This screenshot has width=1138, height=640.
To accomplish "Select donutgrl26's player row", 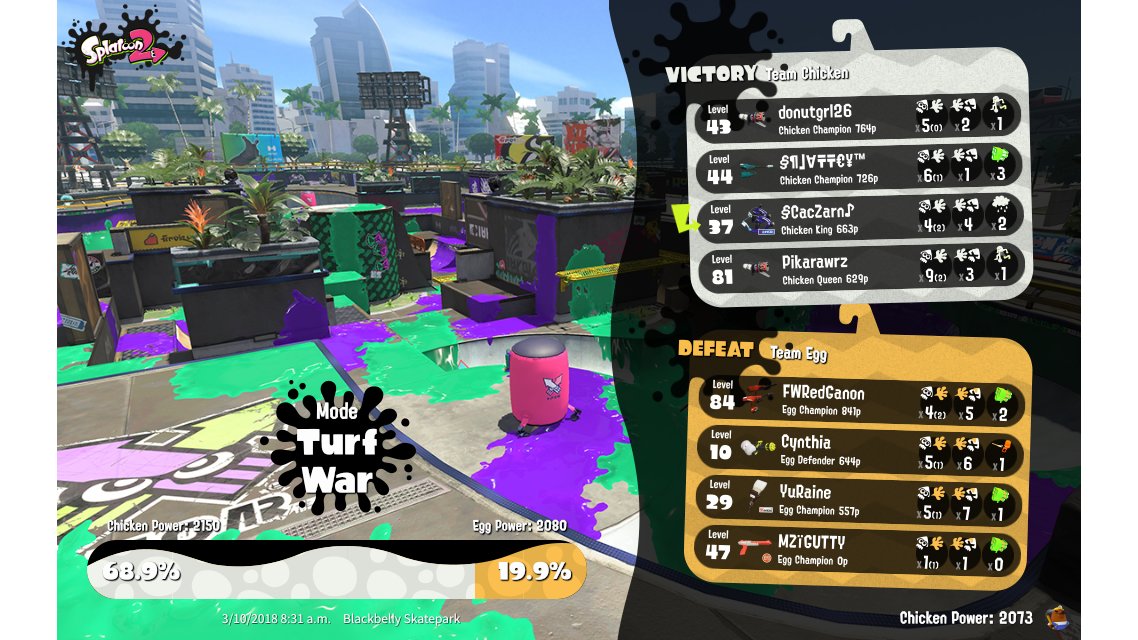I will point(860,117).
